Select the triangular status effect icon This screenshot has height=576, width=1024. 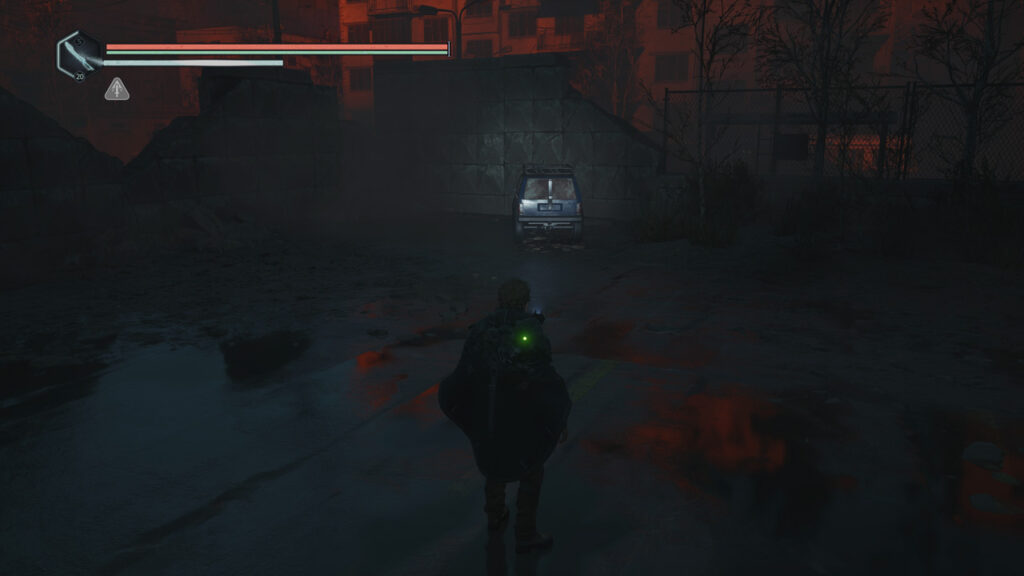pos(117,90)
